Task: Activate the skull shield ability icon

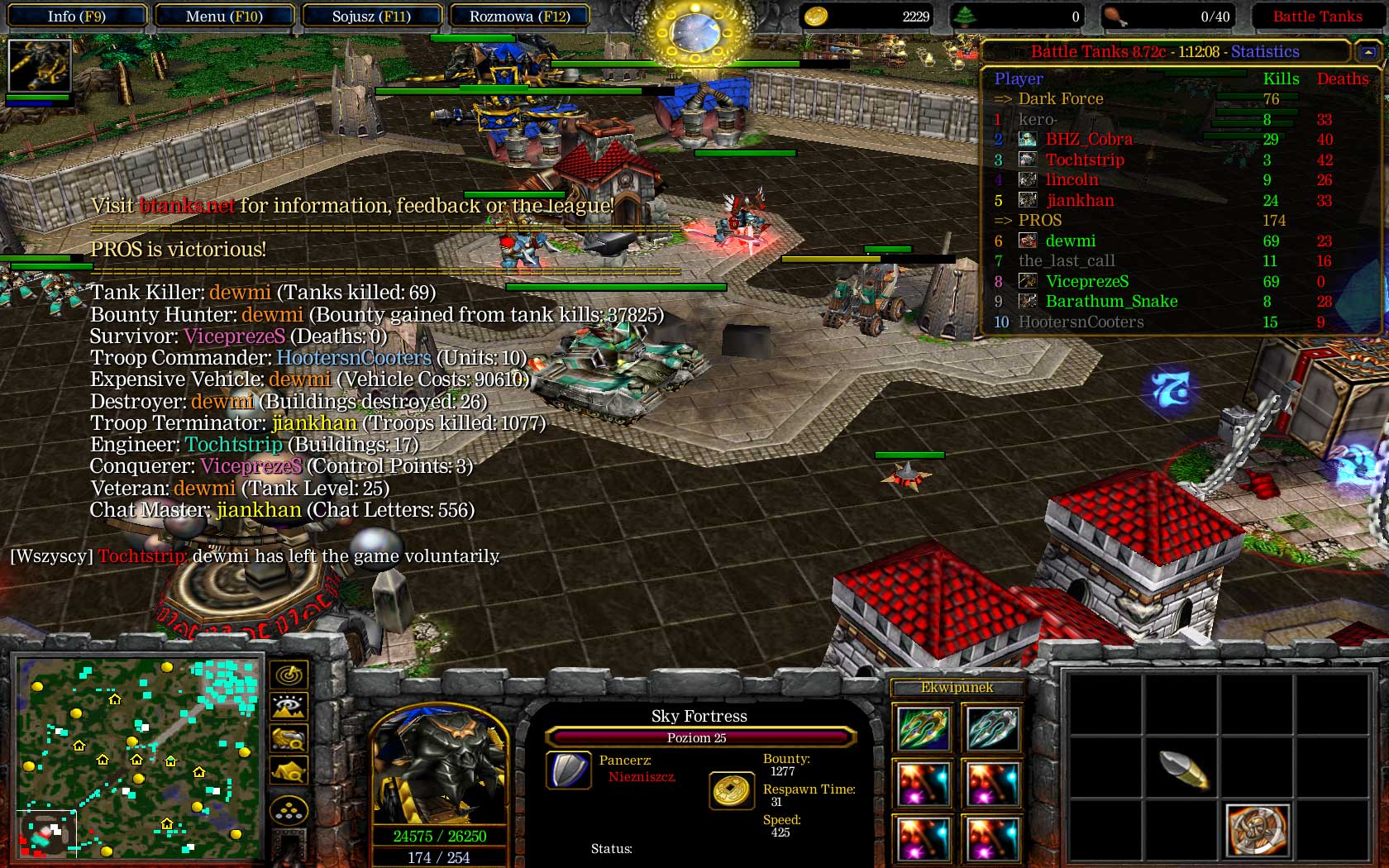Action: (1257, 829)
